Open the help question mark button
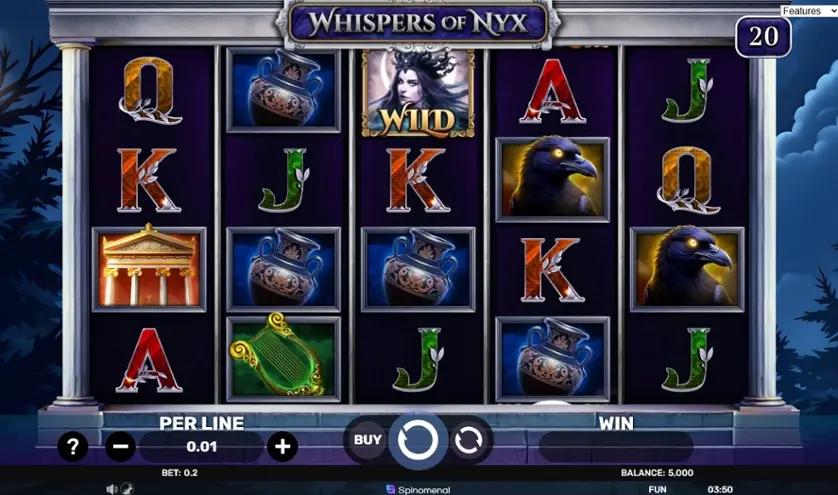 point(73,446)
